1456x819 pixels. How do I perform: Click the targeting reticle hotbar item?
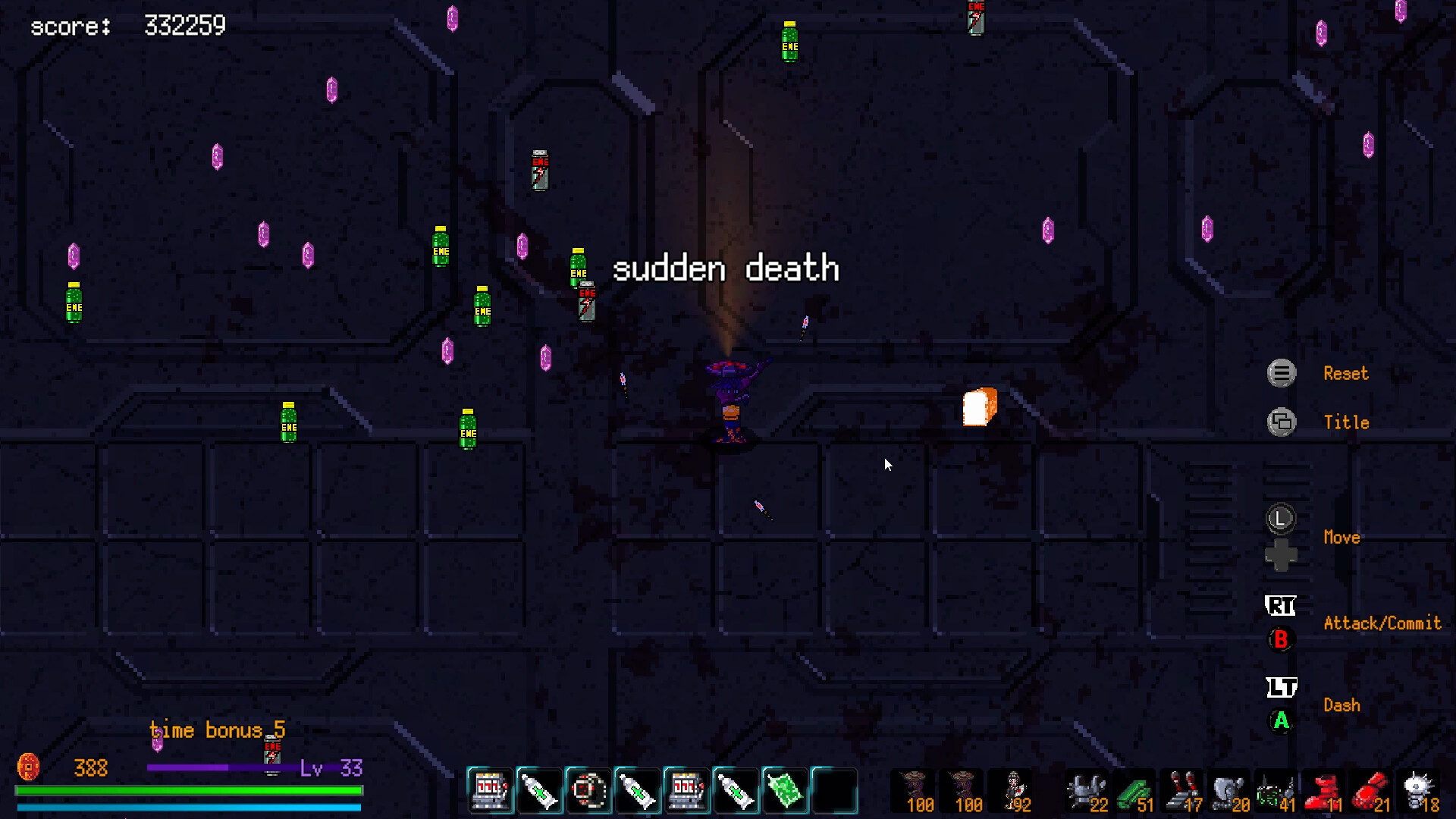pos(588,791)
